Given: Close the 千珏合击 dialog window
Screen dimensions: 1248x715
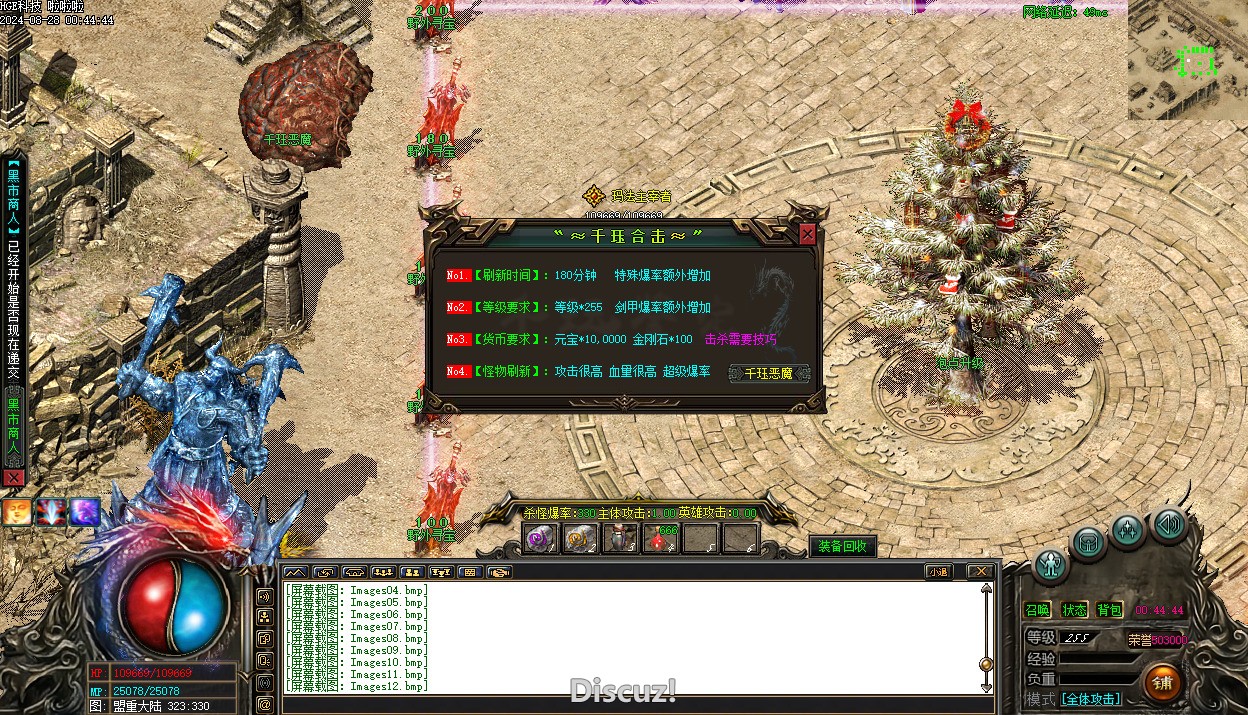Looking at the screenshot, I should [x=807, y=234].
